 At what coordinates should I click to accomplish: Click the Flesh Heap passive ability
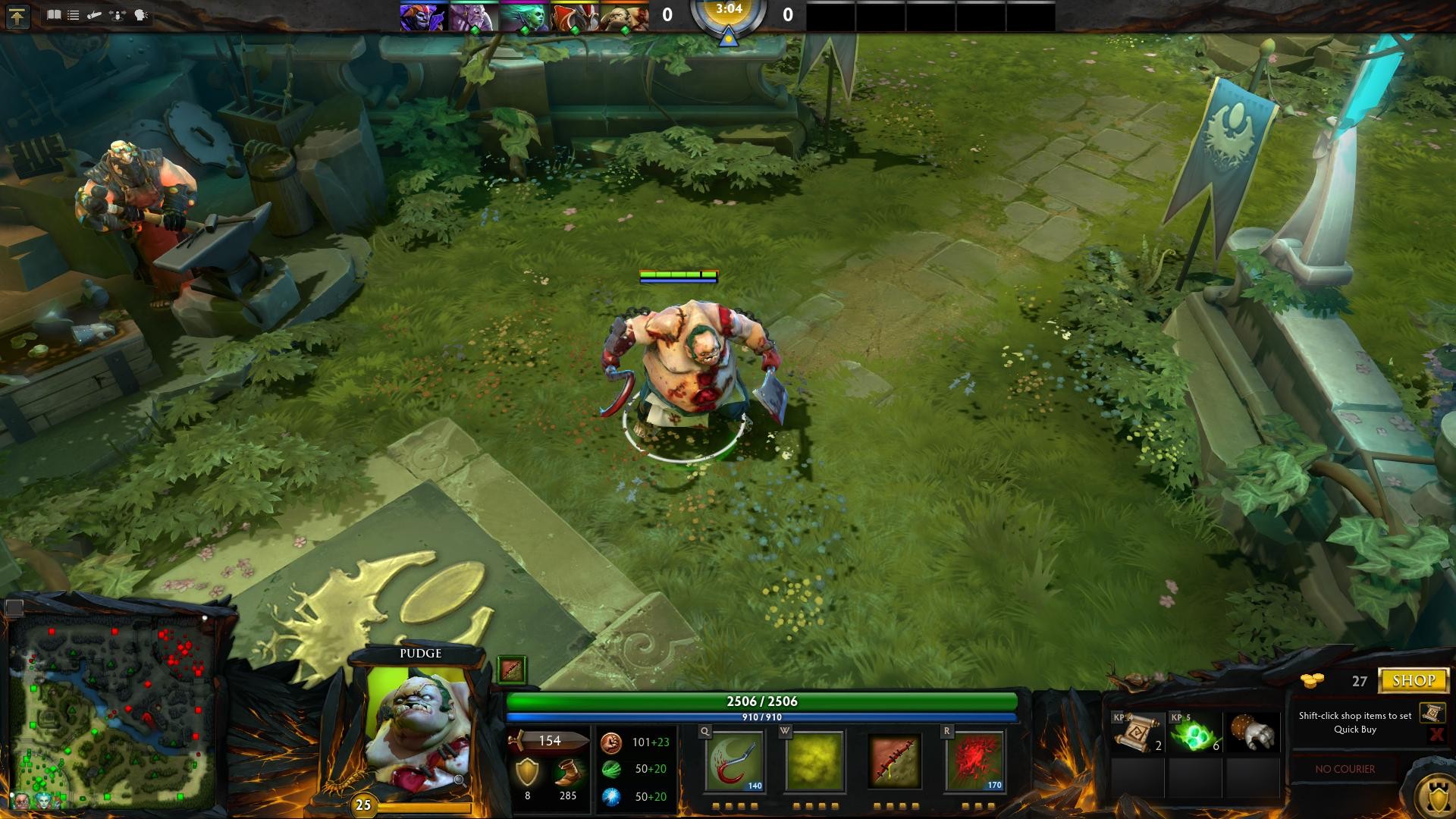893,761
